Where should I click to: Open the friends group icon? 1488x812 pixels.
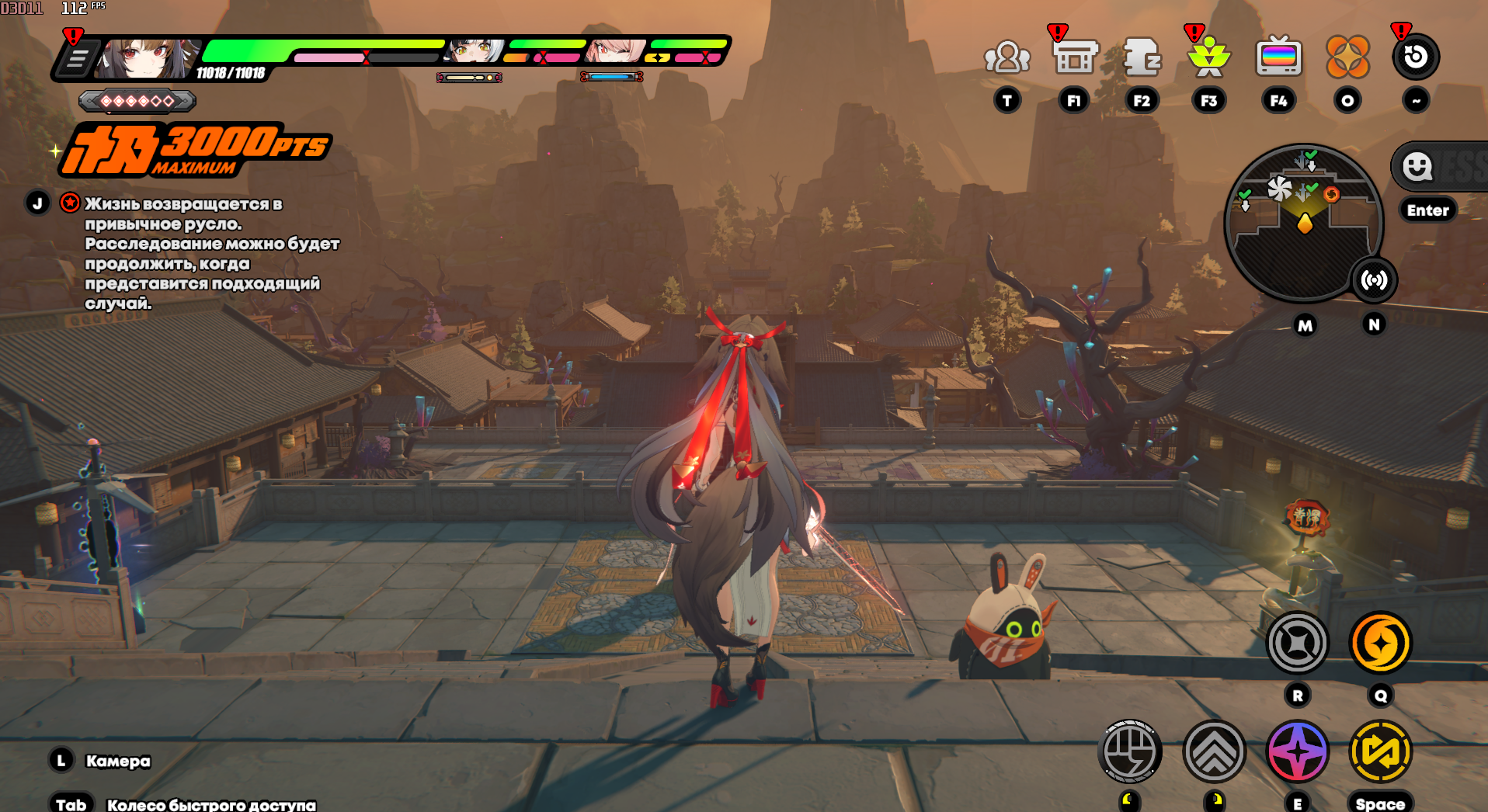(1006, 57)
